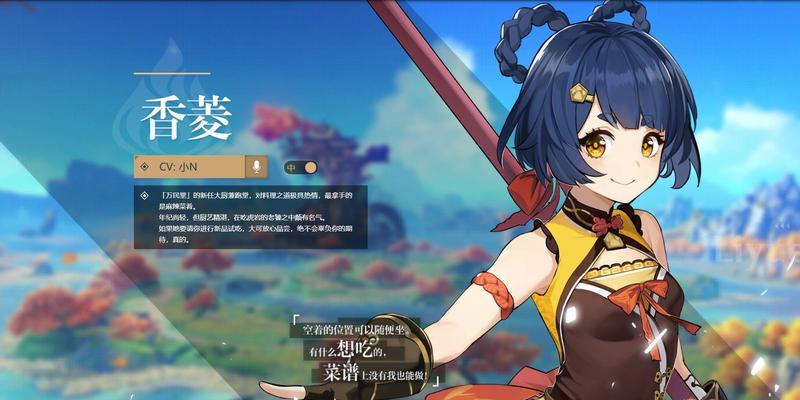The height and width of the screenshot is (400, 800).
Task: Toggle the 中 voice language switch
Action: tap(300, 167)
